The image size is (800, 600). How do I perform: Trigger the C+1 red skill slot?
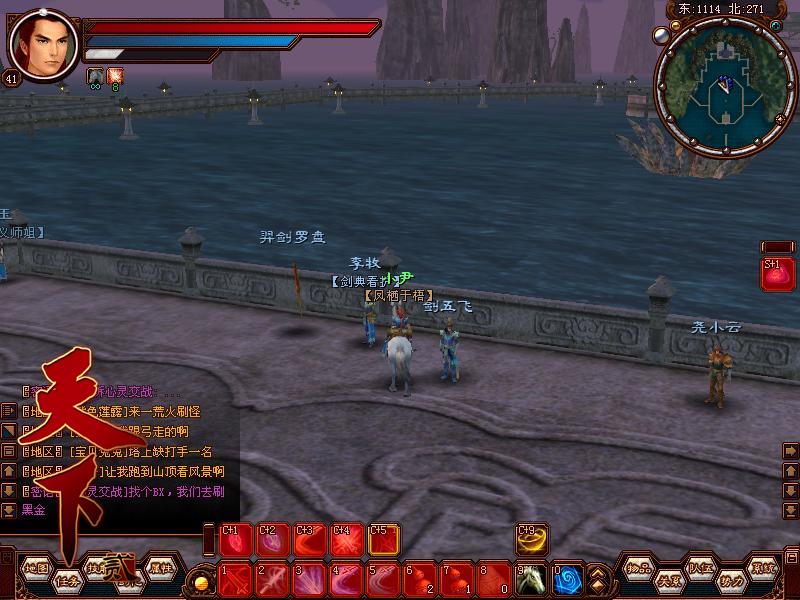236,540
